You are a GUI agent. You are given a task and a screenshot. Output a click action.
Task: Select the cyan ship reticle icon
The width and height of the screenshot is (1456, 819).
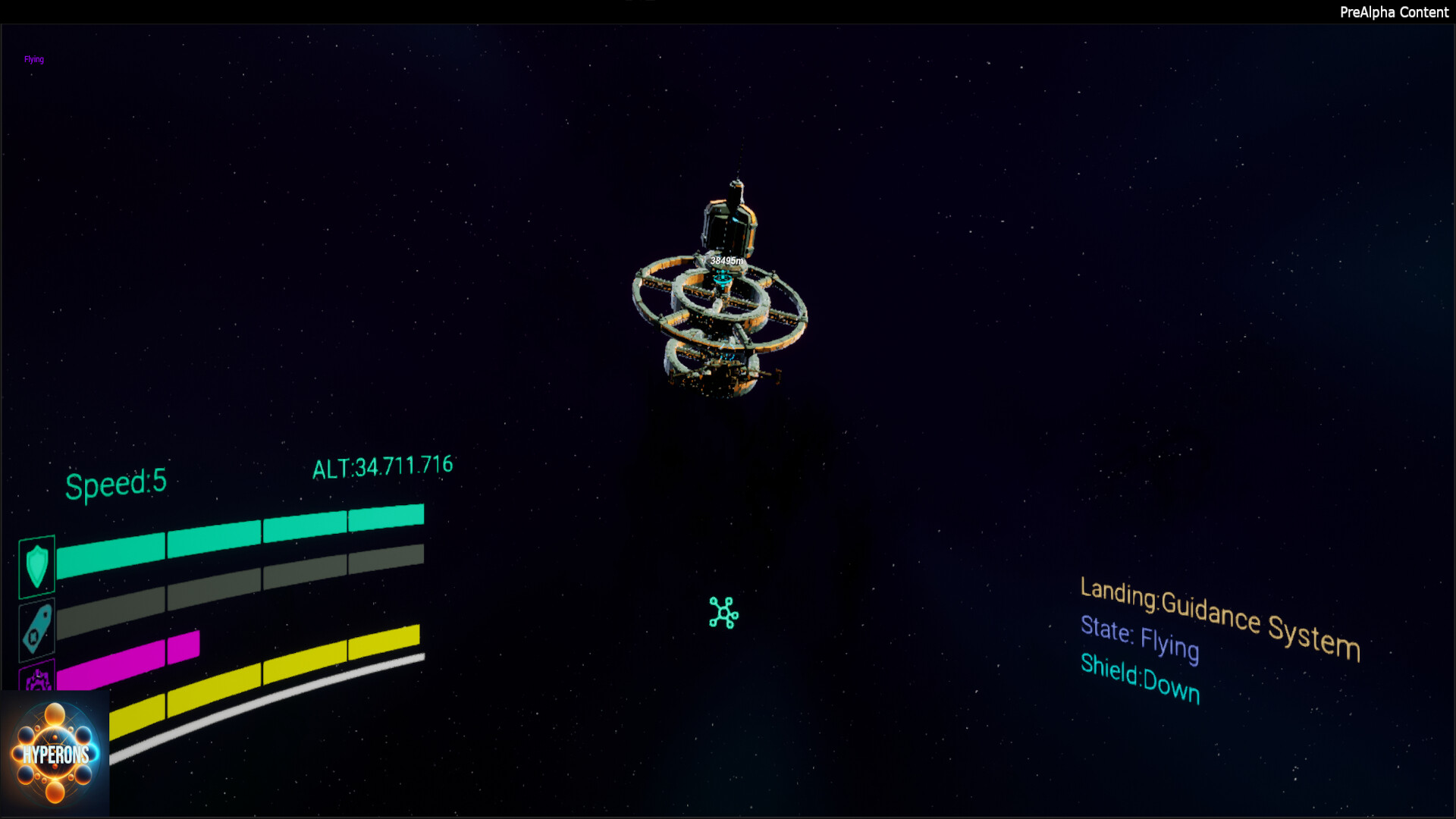click(723, 612)
